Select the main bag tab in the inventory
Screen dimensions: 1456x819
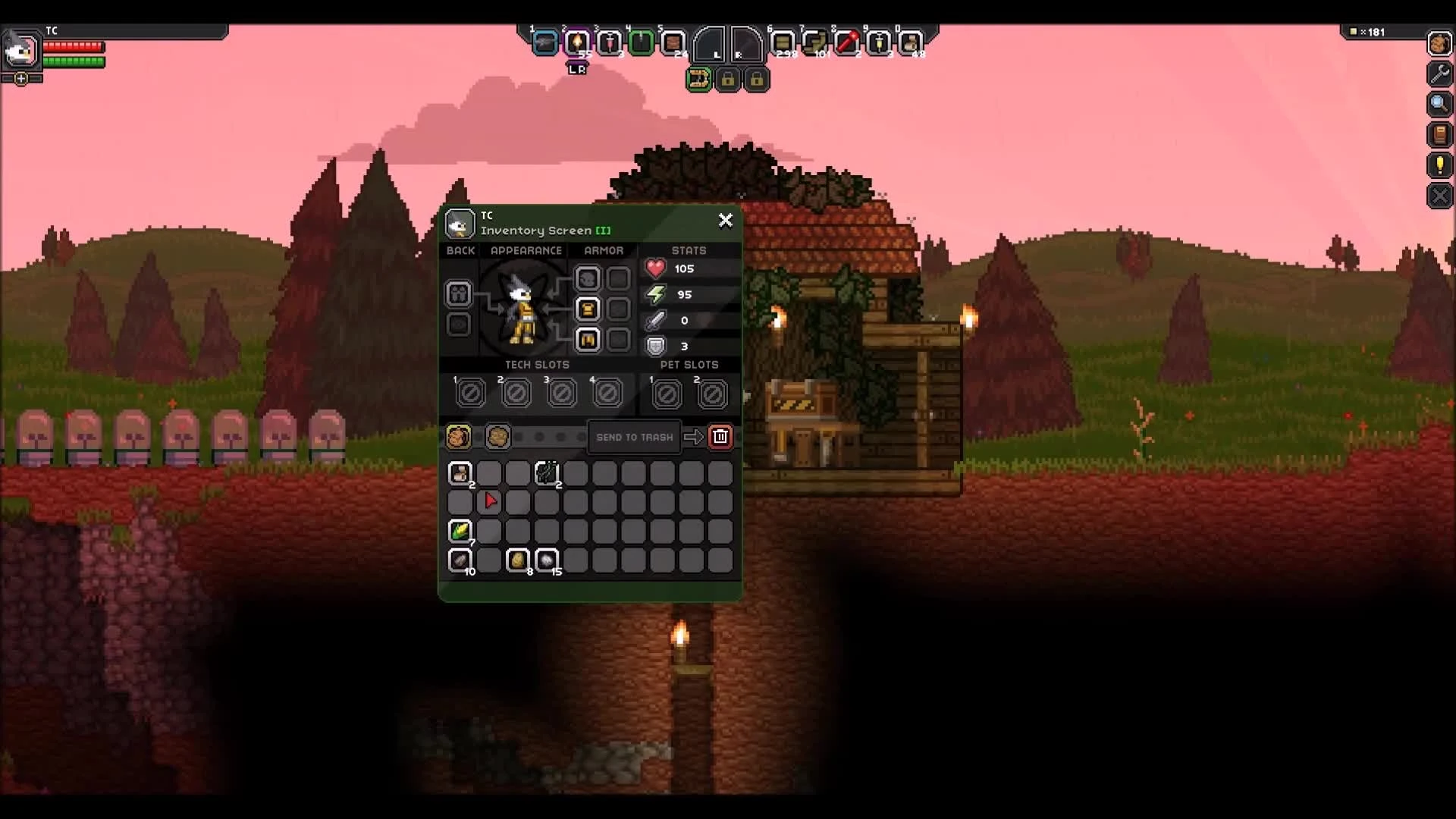tap(460, 437)
